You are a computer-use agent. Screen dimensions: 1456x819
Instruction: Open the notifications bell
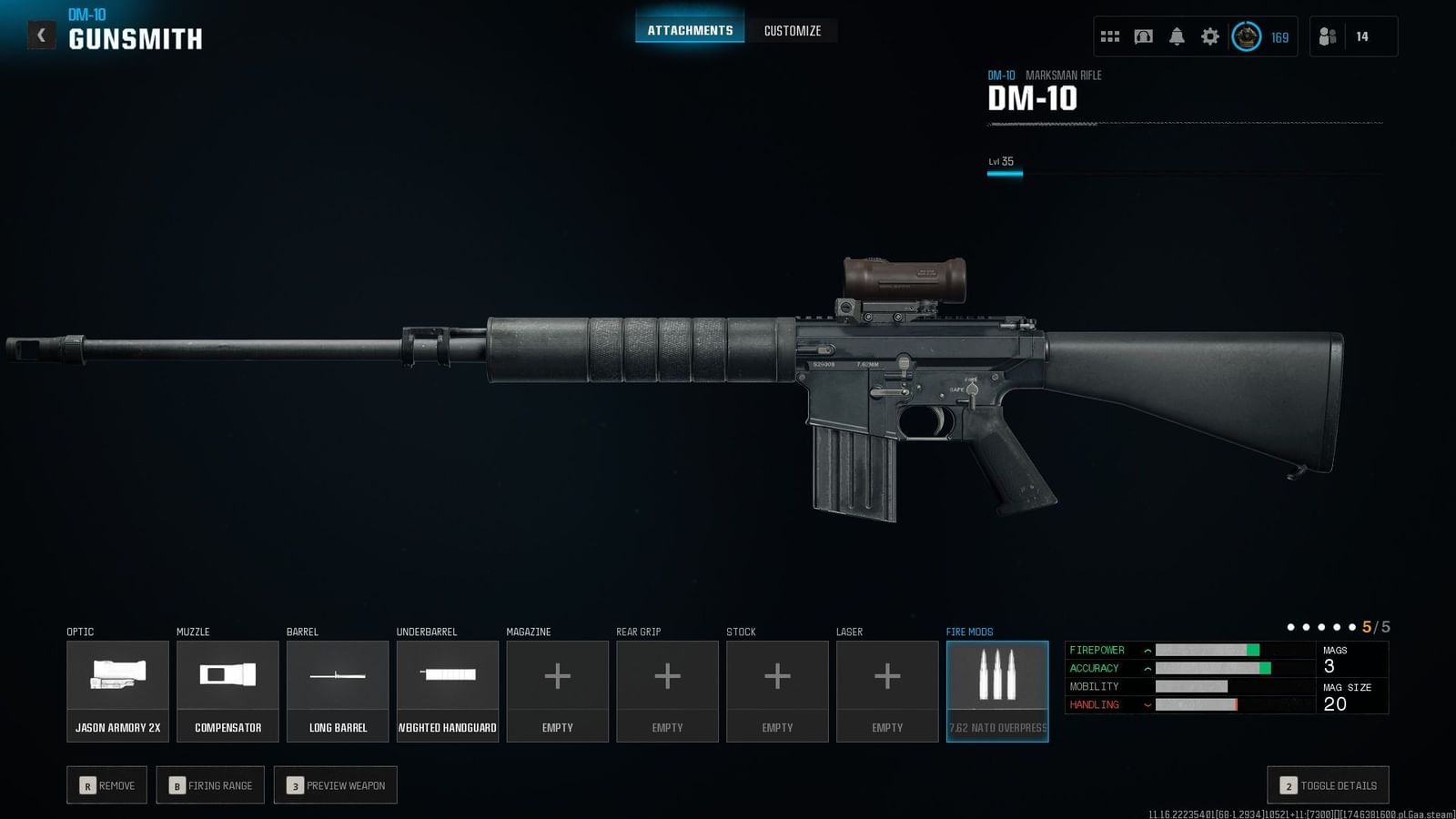pyautogui.click(x=1176, y=36)
